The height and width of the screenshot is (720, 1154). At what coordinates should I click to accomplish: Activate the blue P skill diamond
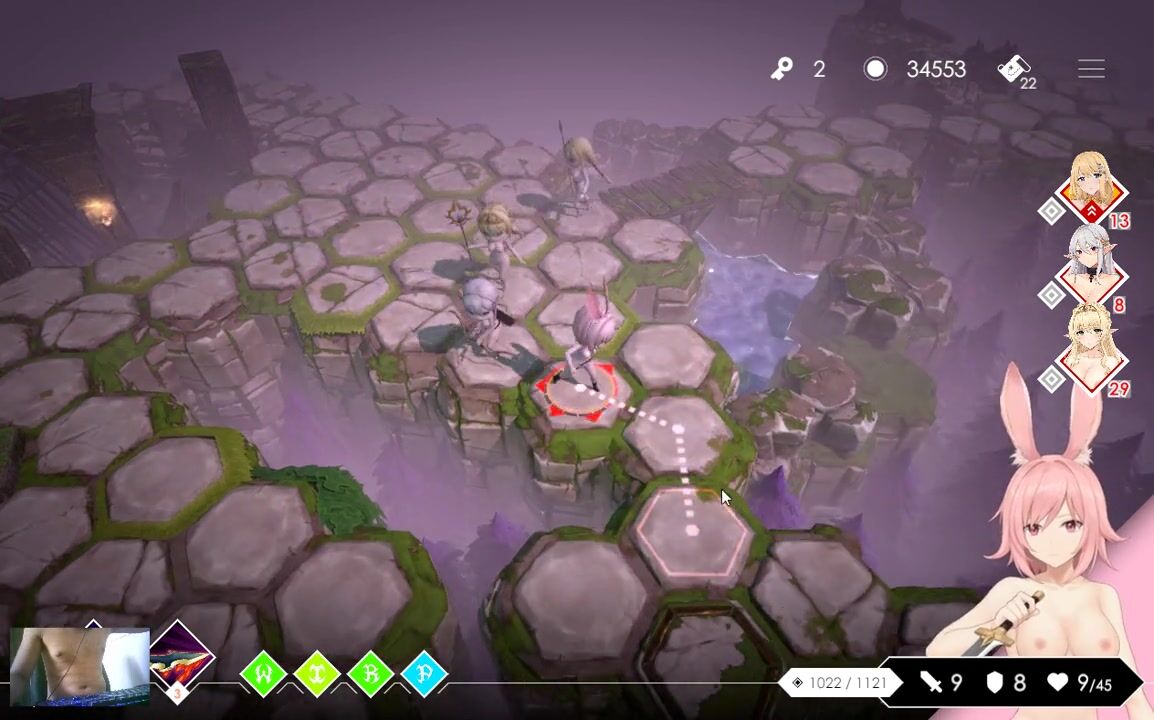[424, 674]
